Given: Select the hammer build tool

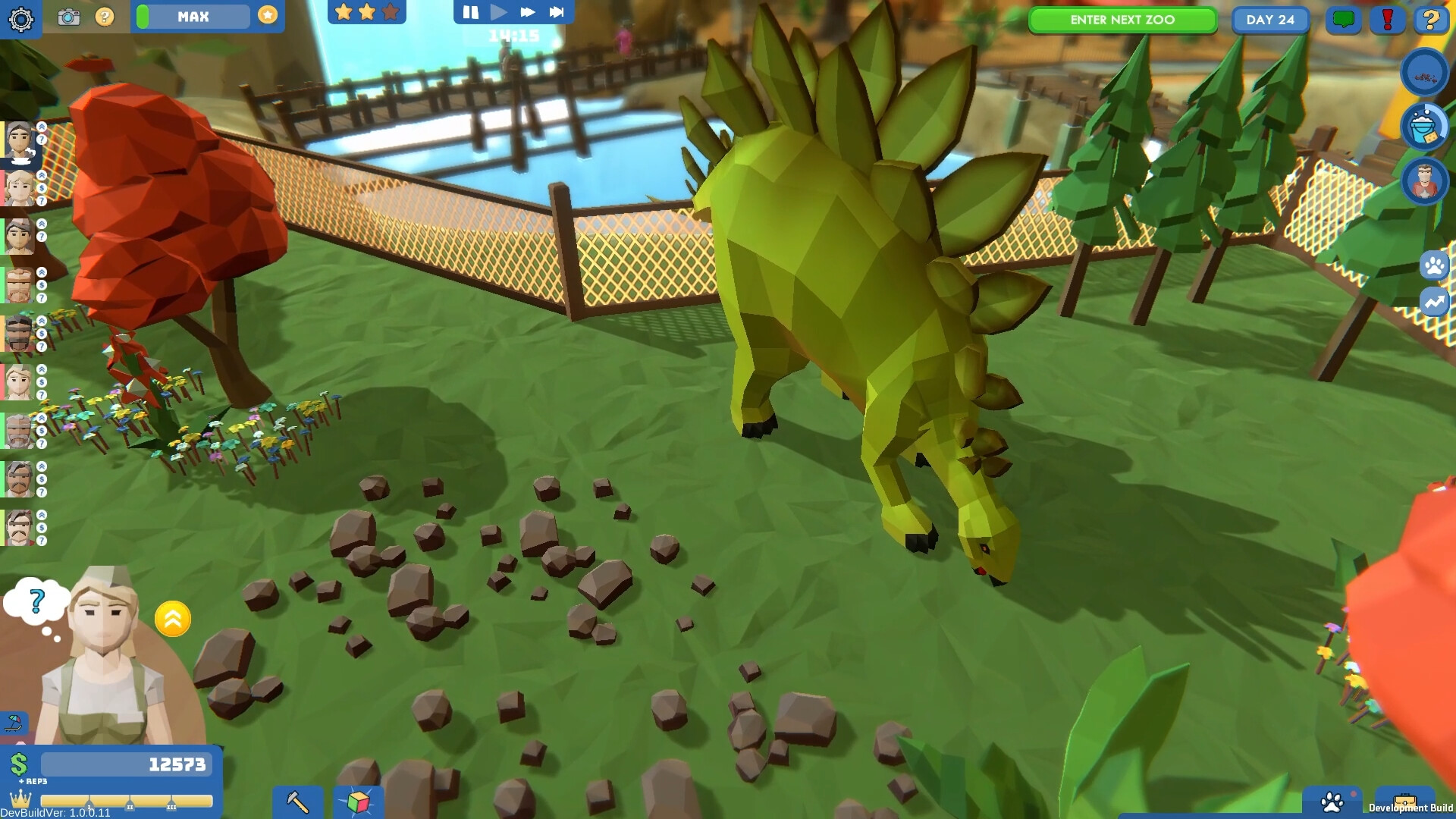Looking at the screenshot, I should 297,802.
